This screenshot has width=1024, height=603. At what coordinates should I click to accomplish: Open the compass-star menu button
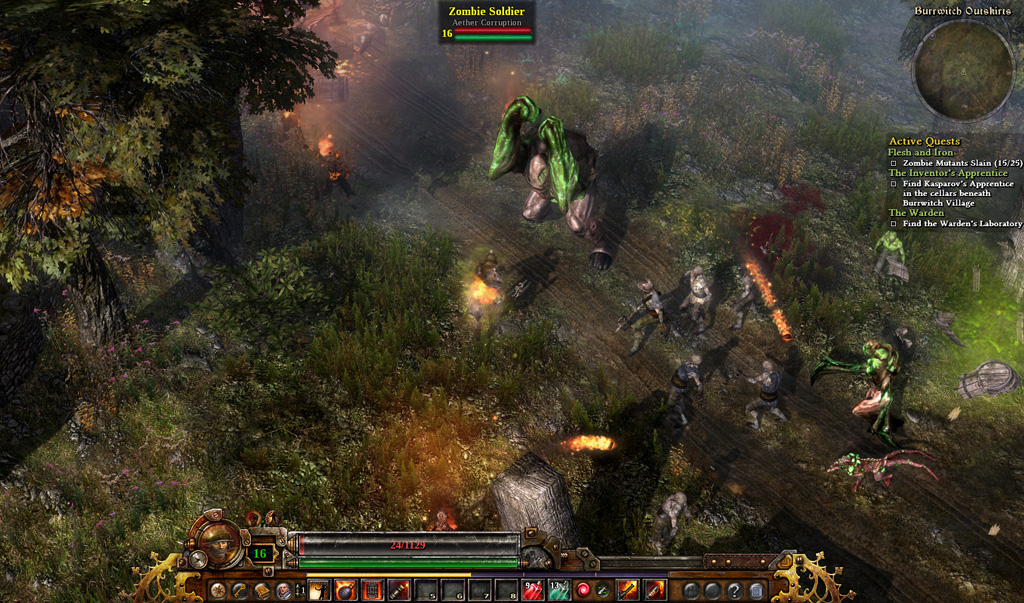tap(216, 590)
